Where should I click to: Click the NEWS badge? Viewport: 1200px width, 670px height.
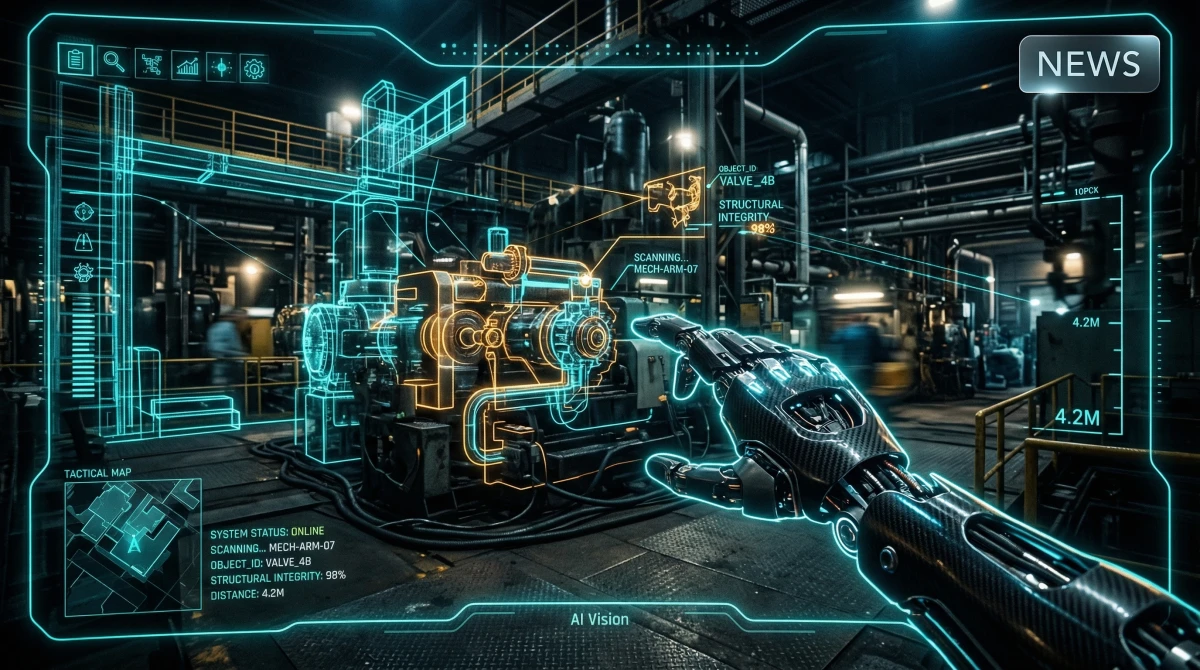(1089, 64)
